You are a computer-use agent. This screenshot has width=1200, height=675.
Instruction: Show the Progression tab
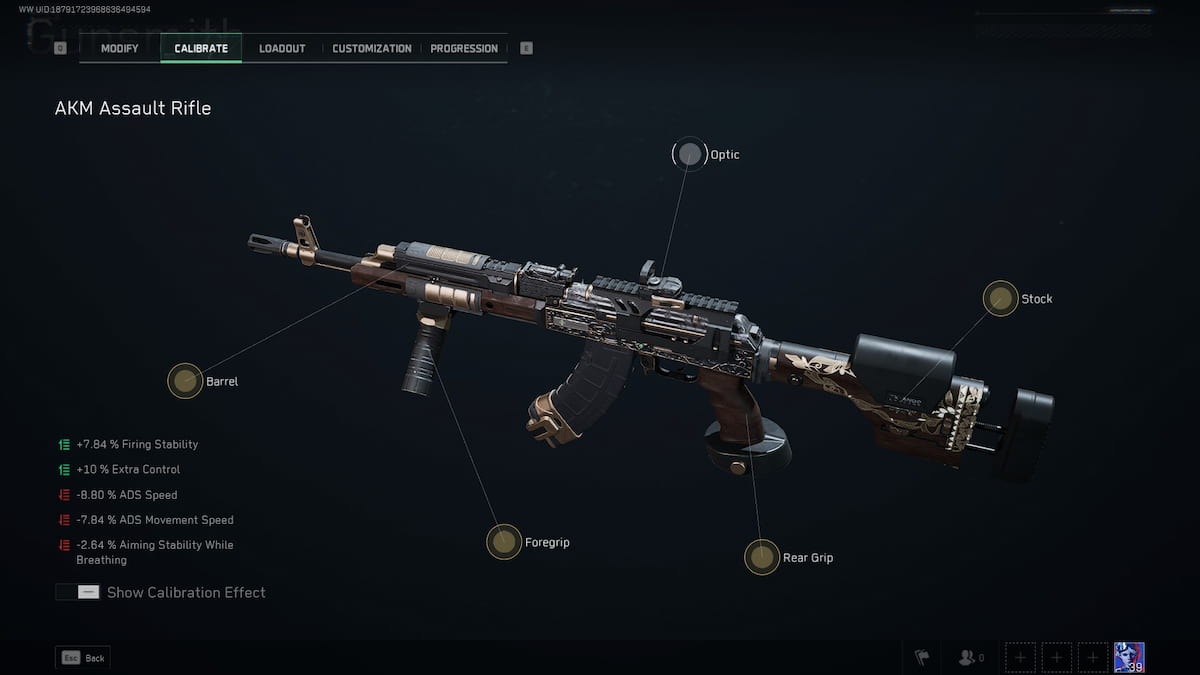pyautogui.click(x=464, y=48)
